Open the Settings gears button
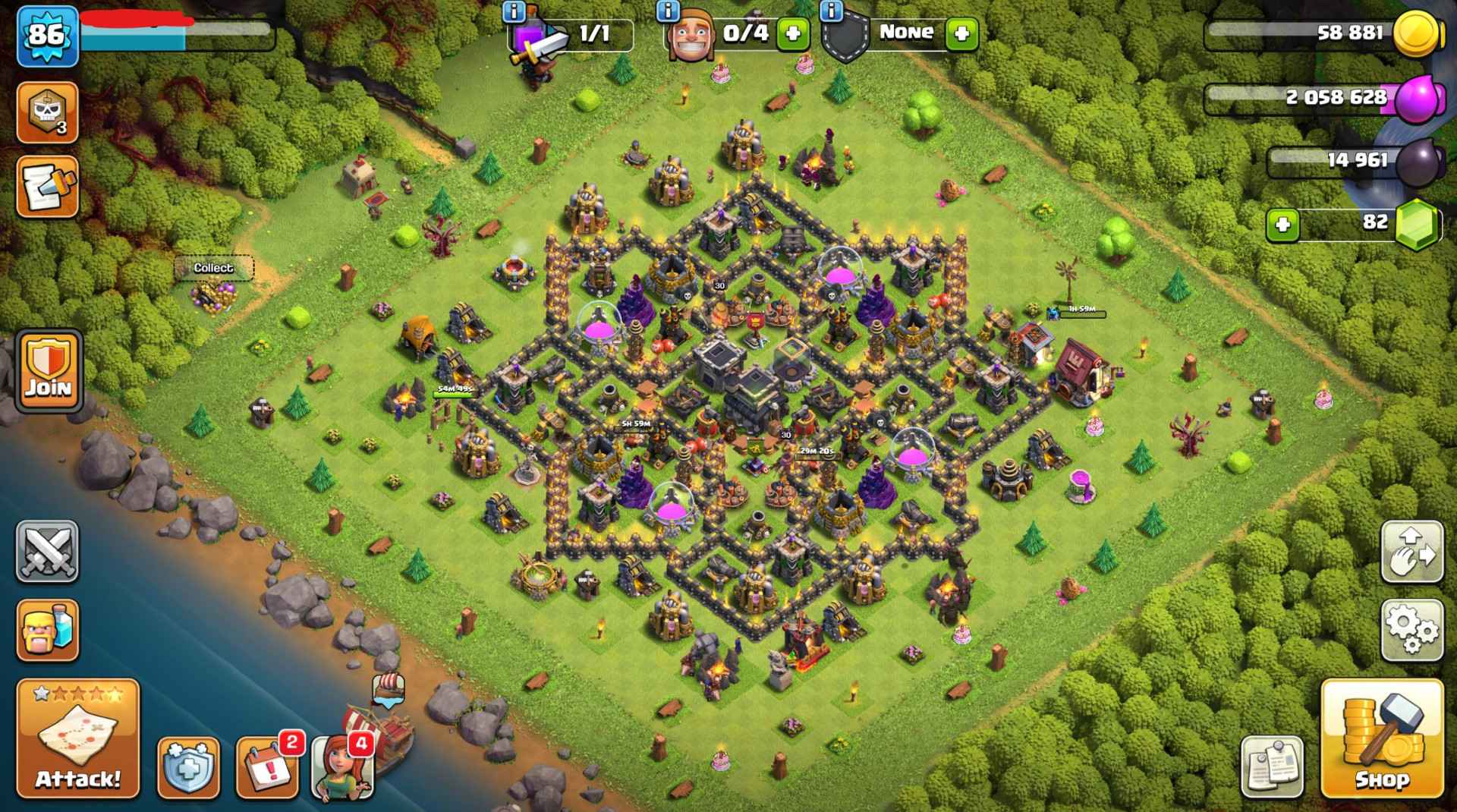Screen dimensions: 1457x812 1411,630
